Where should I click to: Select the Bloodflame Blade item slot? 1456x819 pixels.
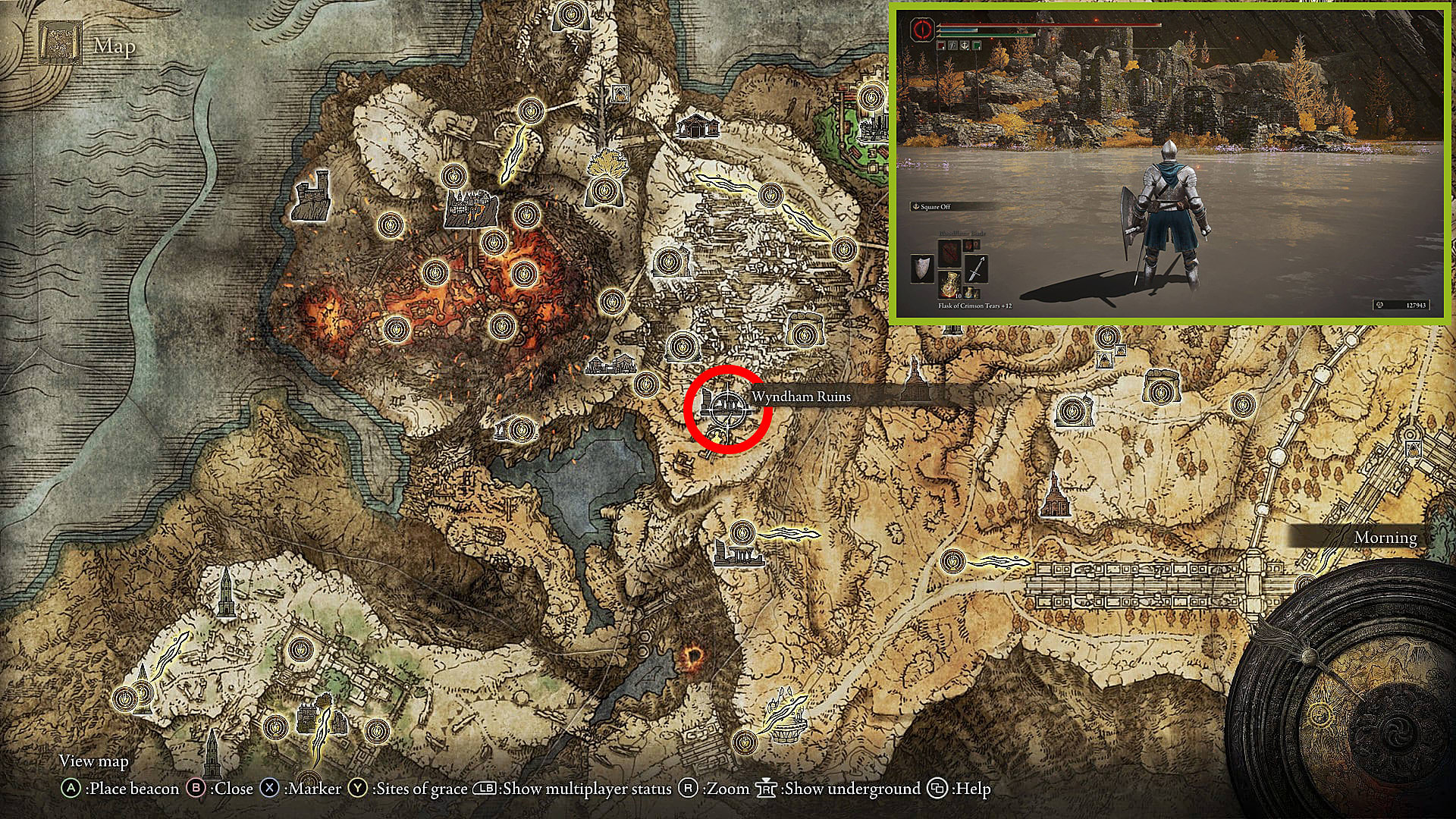click(x=949, y=253)
